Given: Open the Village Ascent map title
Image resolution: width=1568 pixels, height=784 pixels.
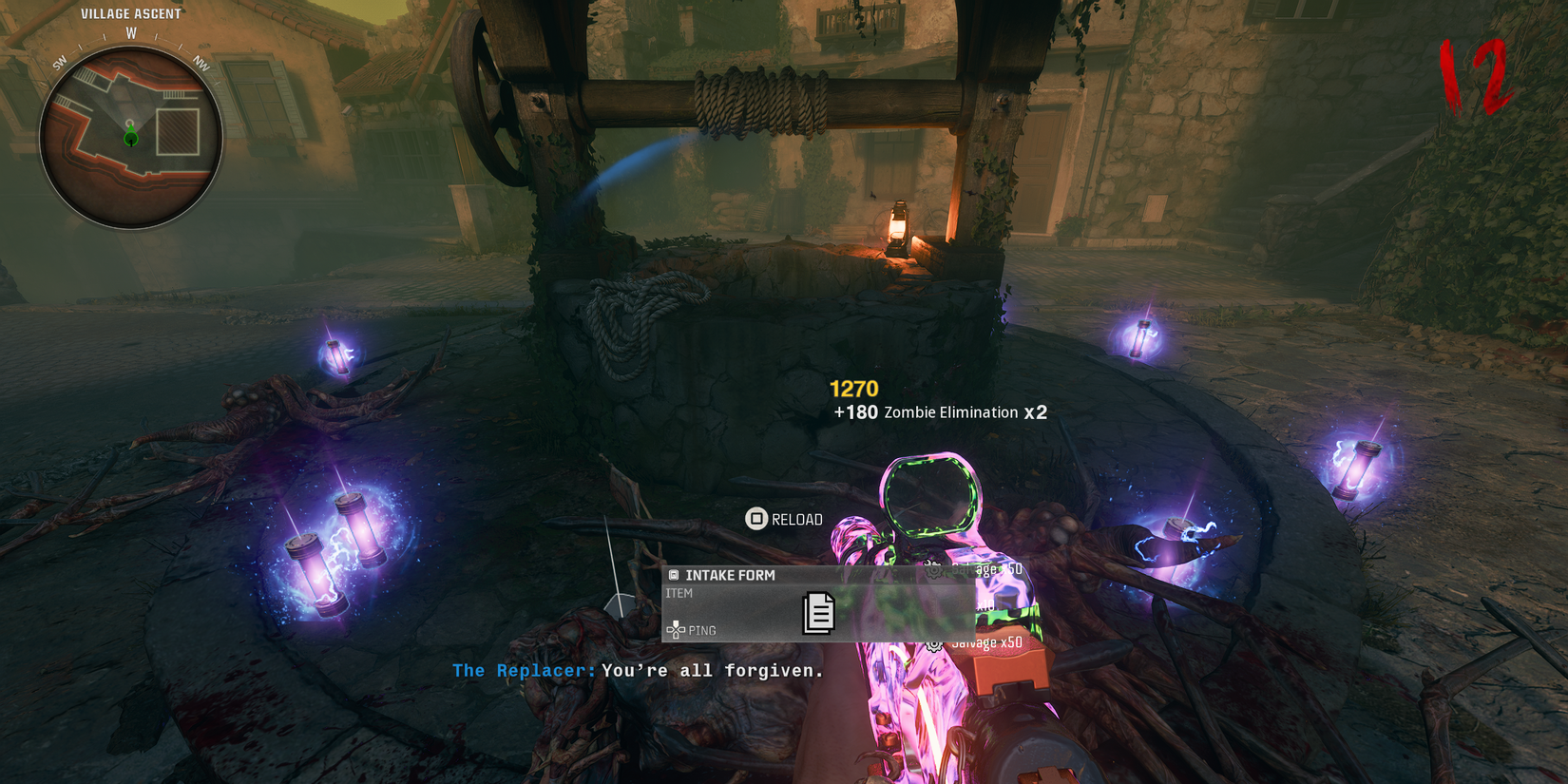Looking at the screenshot, I should tap(130, 13).
